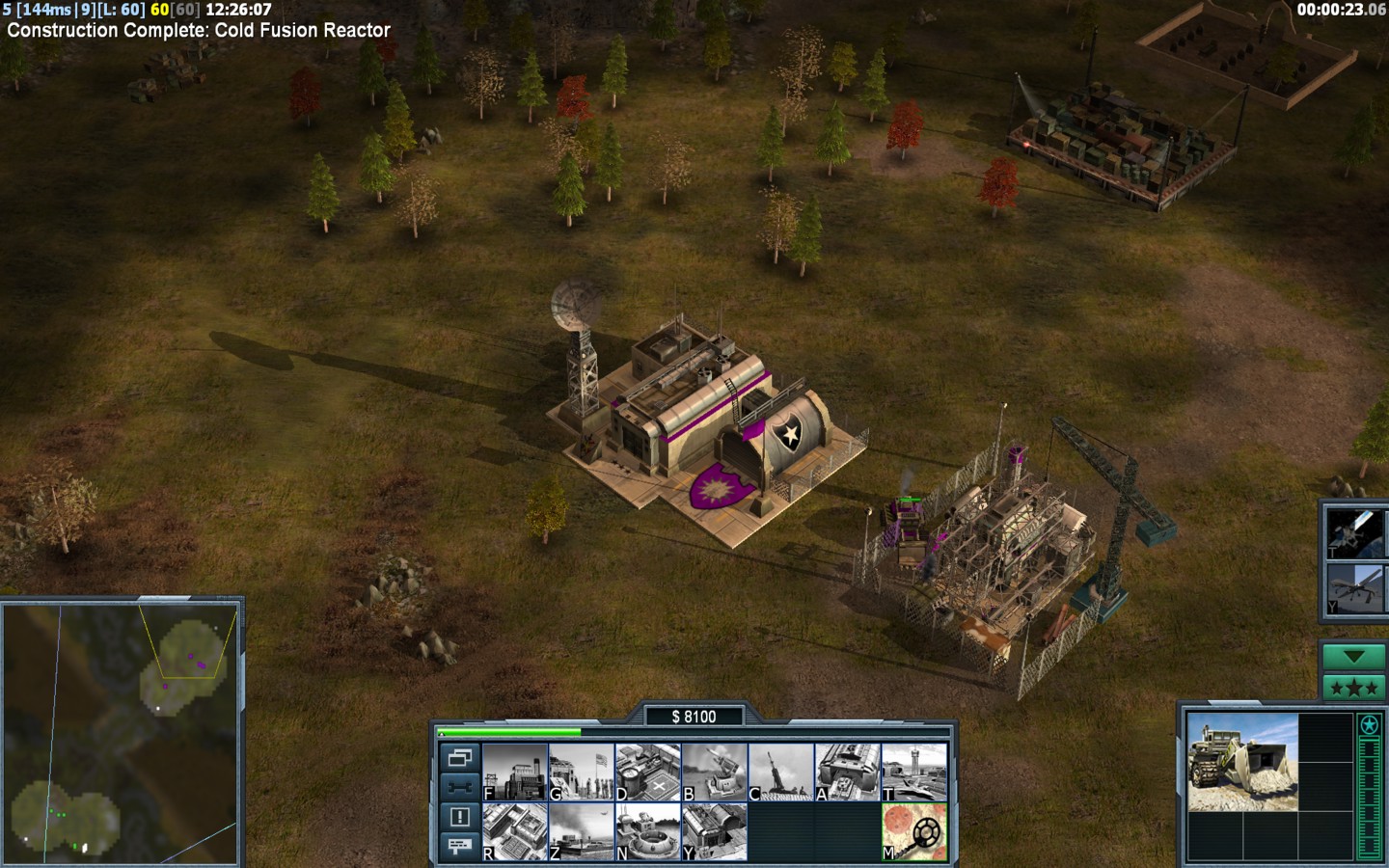
Task: Open the three-star General's powers button
Action: pos(1353,688)
